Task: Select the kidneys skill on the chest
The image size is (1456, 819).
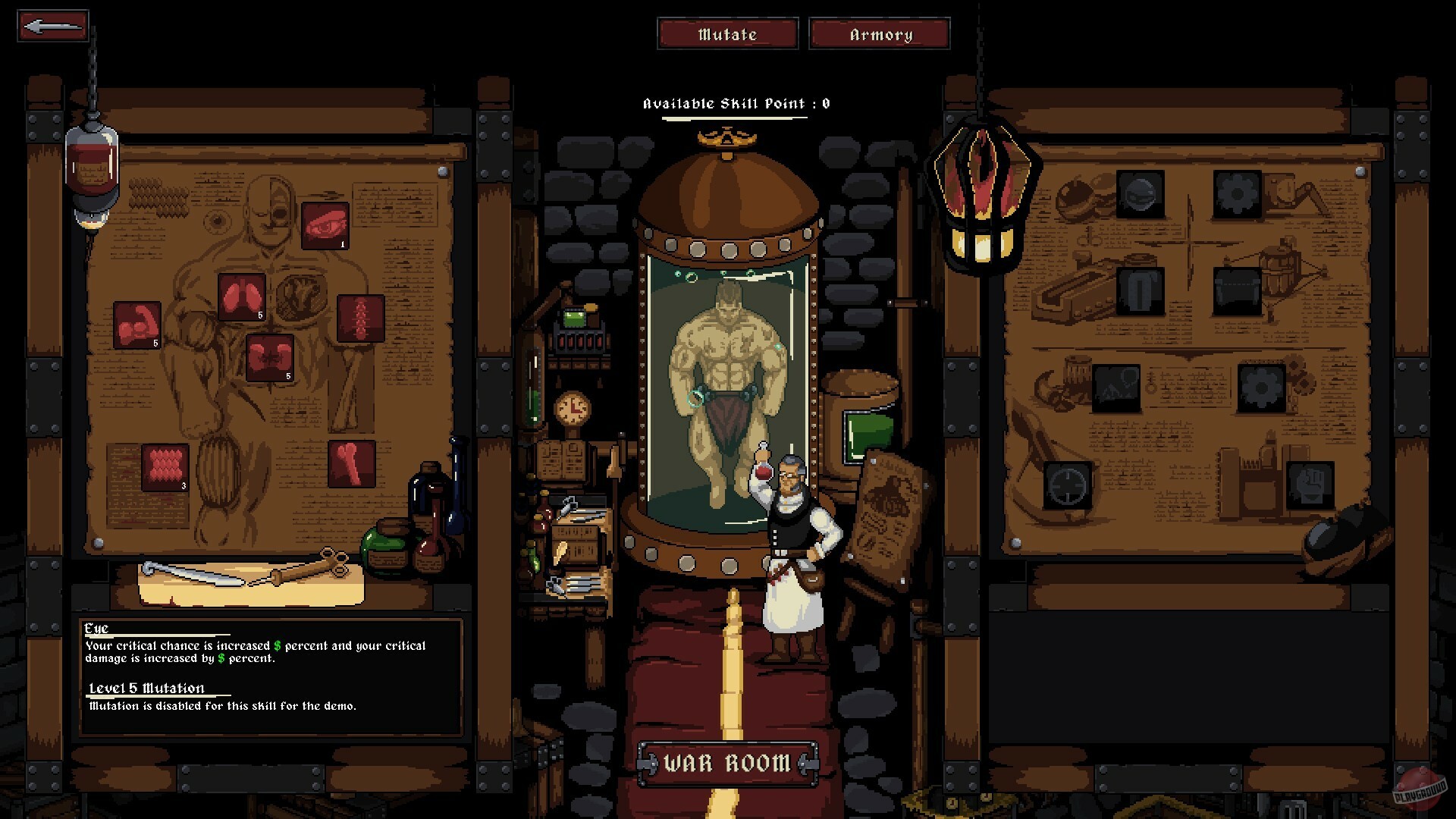Action: 269,357
